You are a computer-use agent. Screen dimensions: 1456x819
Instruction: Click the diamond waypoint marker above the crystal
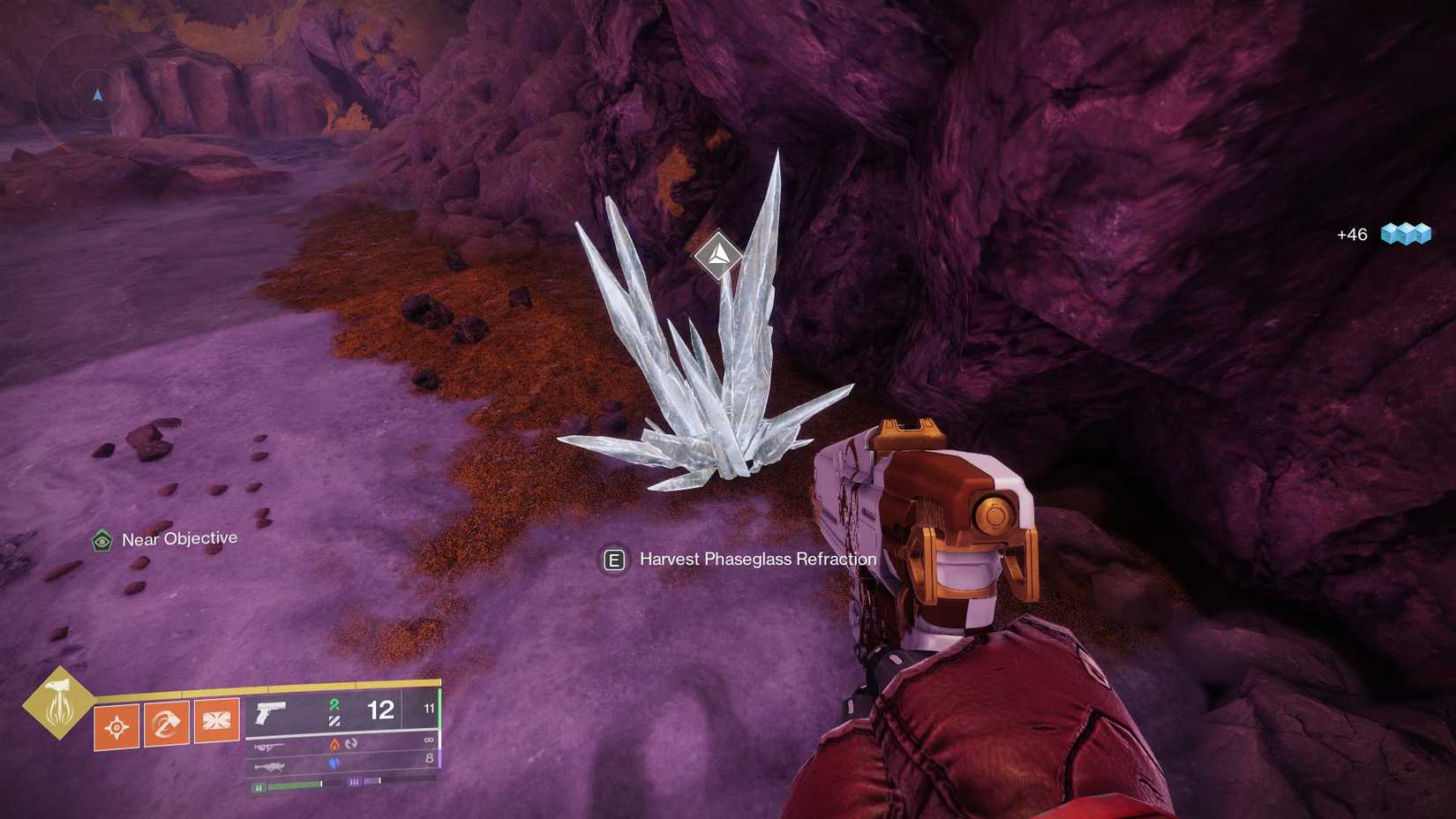[x=718, y=255]
